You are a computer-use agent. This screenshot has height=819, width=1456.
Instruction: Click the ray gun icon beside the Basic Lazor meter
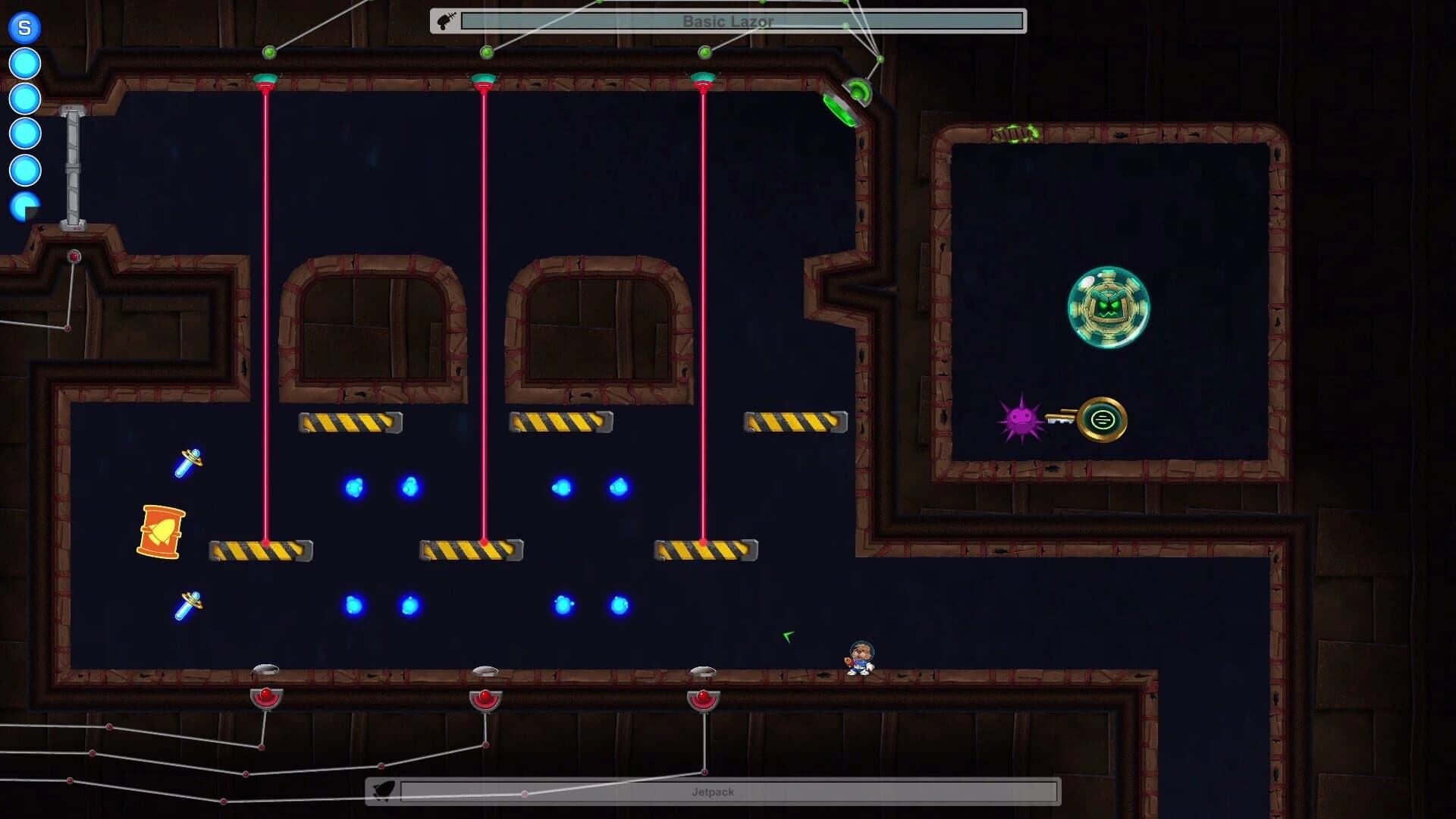coord(446,20)
